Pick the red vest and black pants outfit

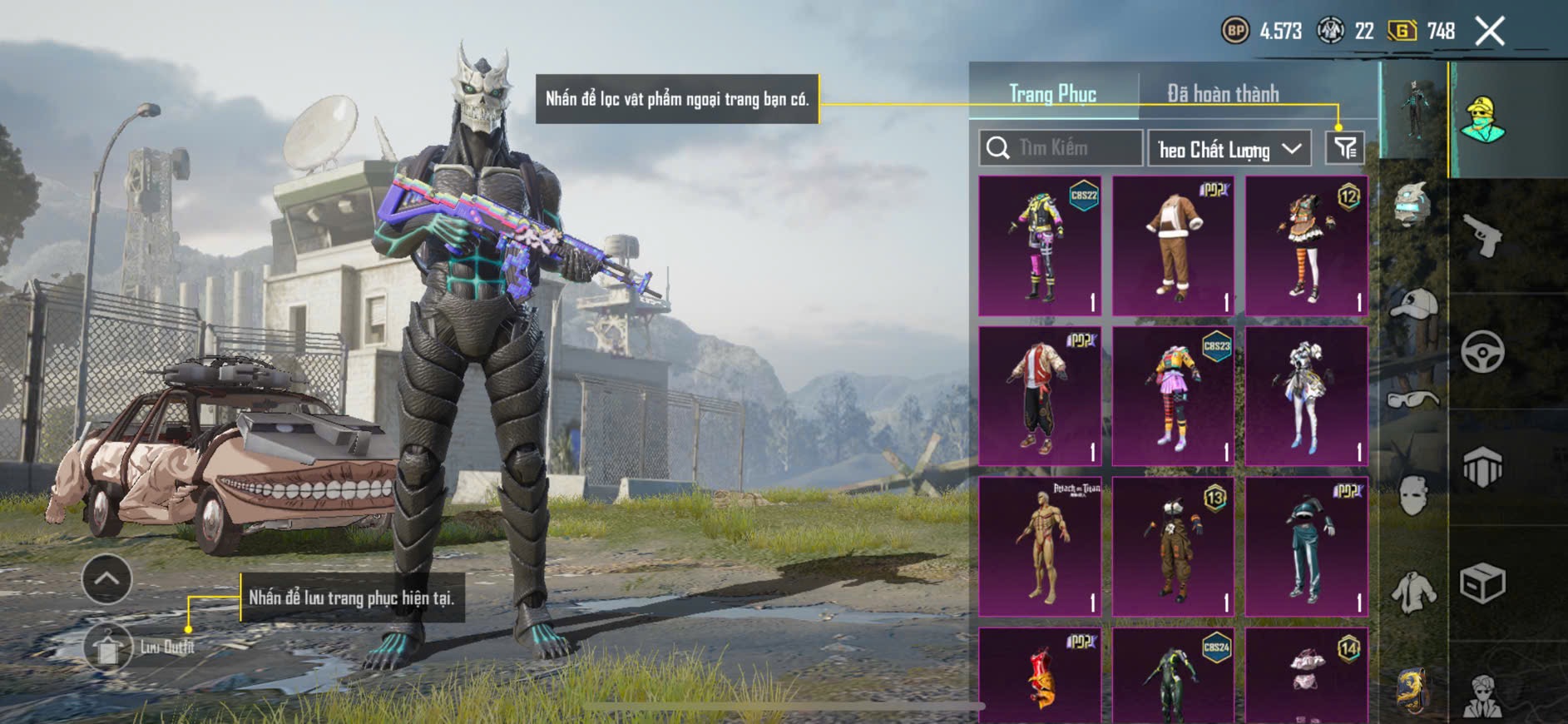coord(1040,396)
